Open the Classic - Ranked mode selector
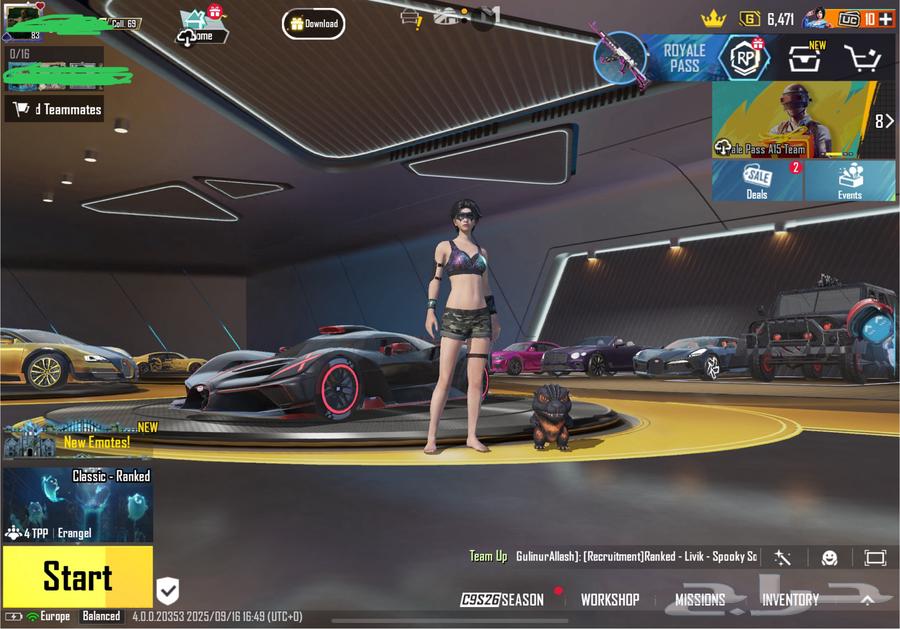The width and height of the screenshot is (900, 629). (77, 504)
